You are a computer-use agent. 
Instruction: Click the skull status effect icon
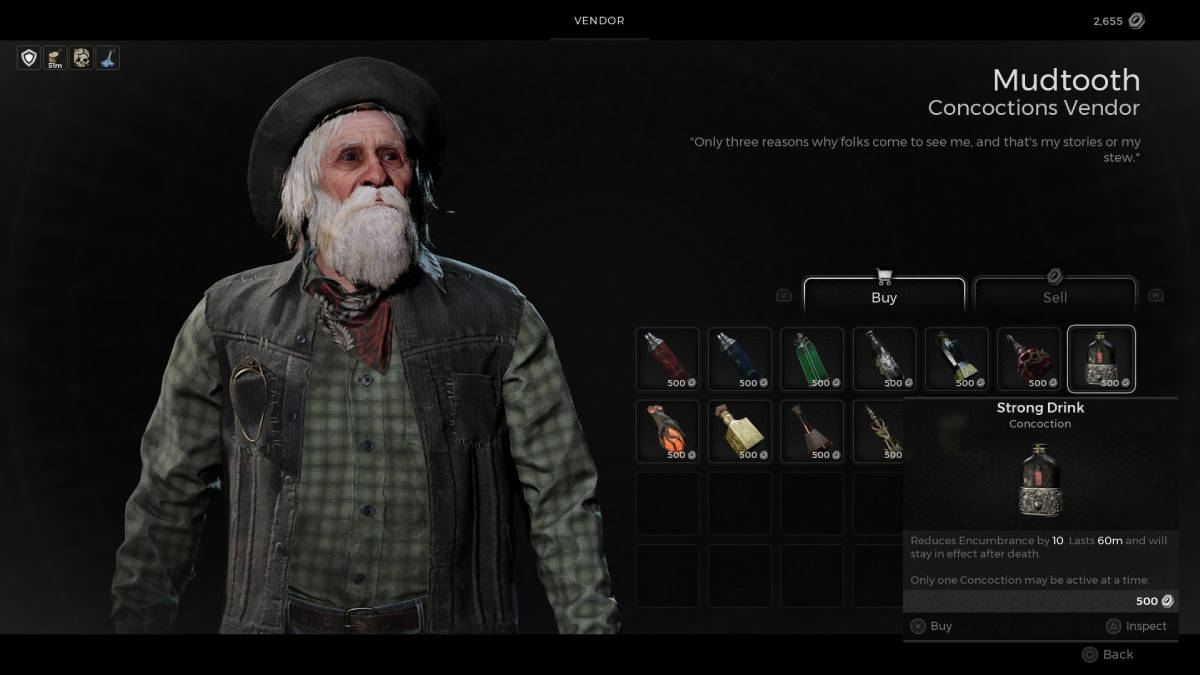coord(81,58)
